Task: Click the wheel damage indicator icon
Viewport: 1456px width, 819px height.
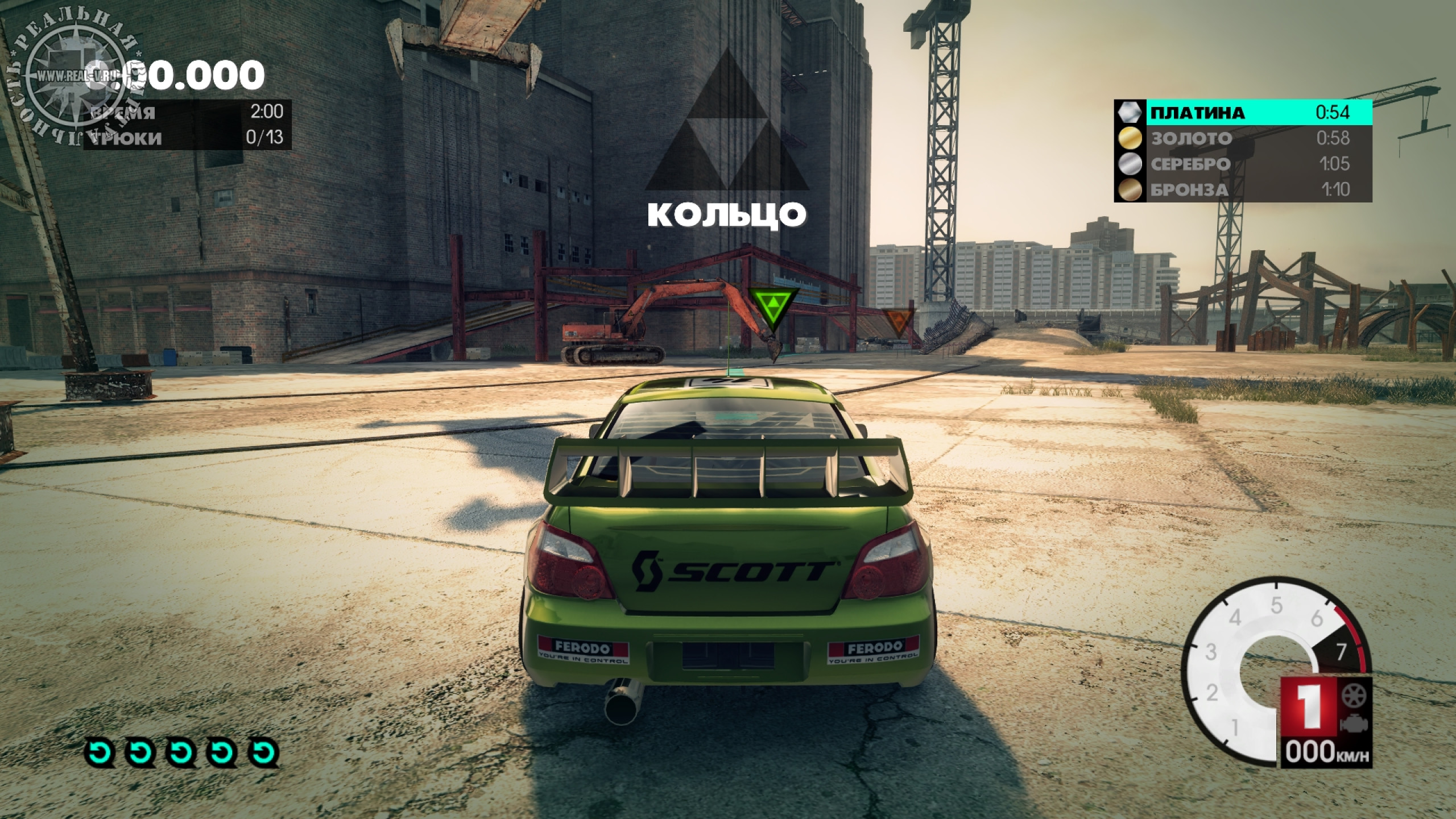Action: [x=1354, y=695]
